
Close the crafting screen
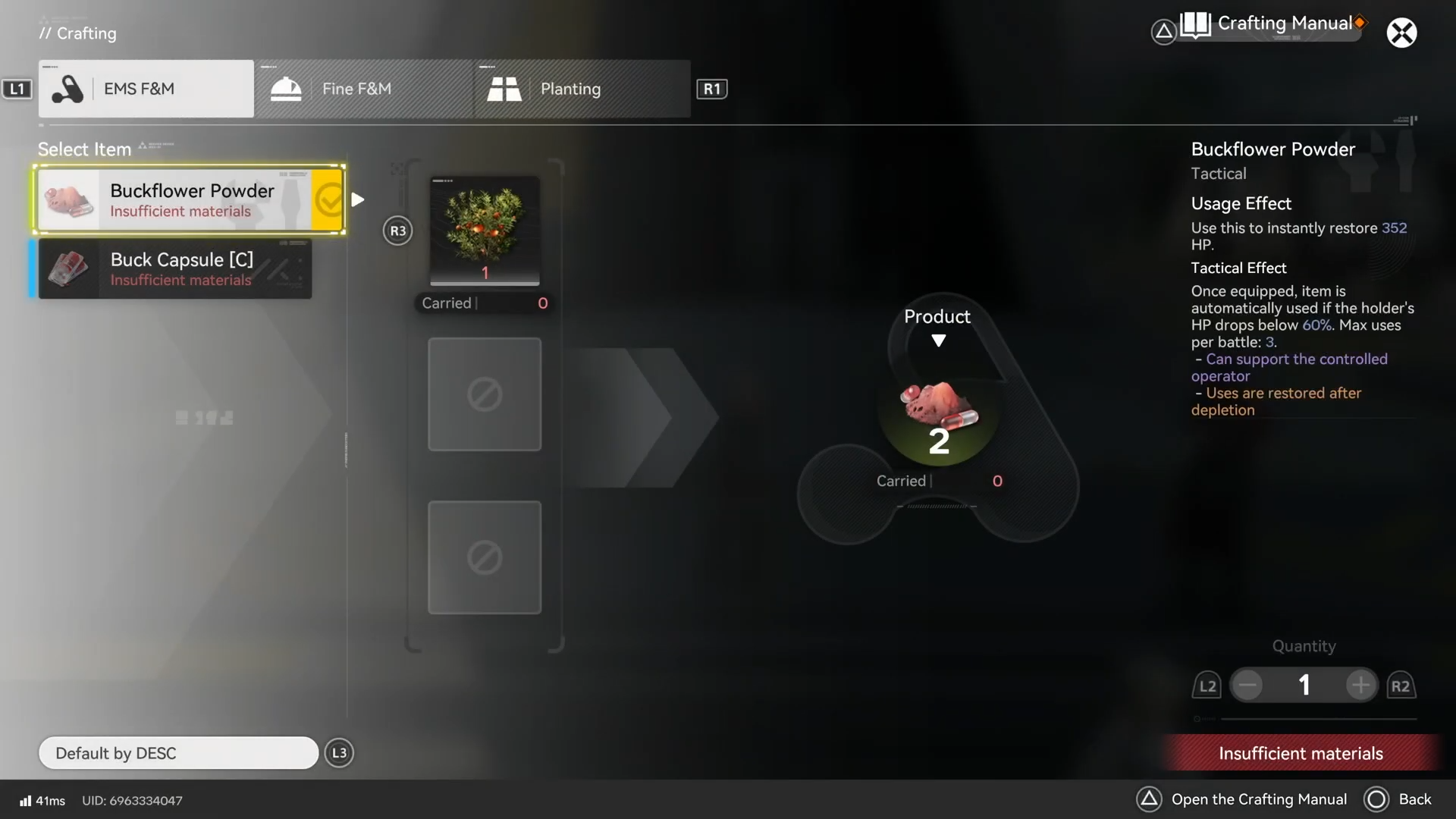point(1401,33)
